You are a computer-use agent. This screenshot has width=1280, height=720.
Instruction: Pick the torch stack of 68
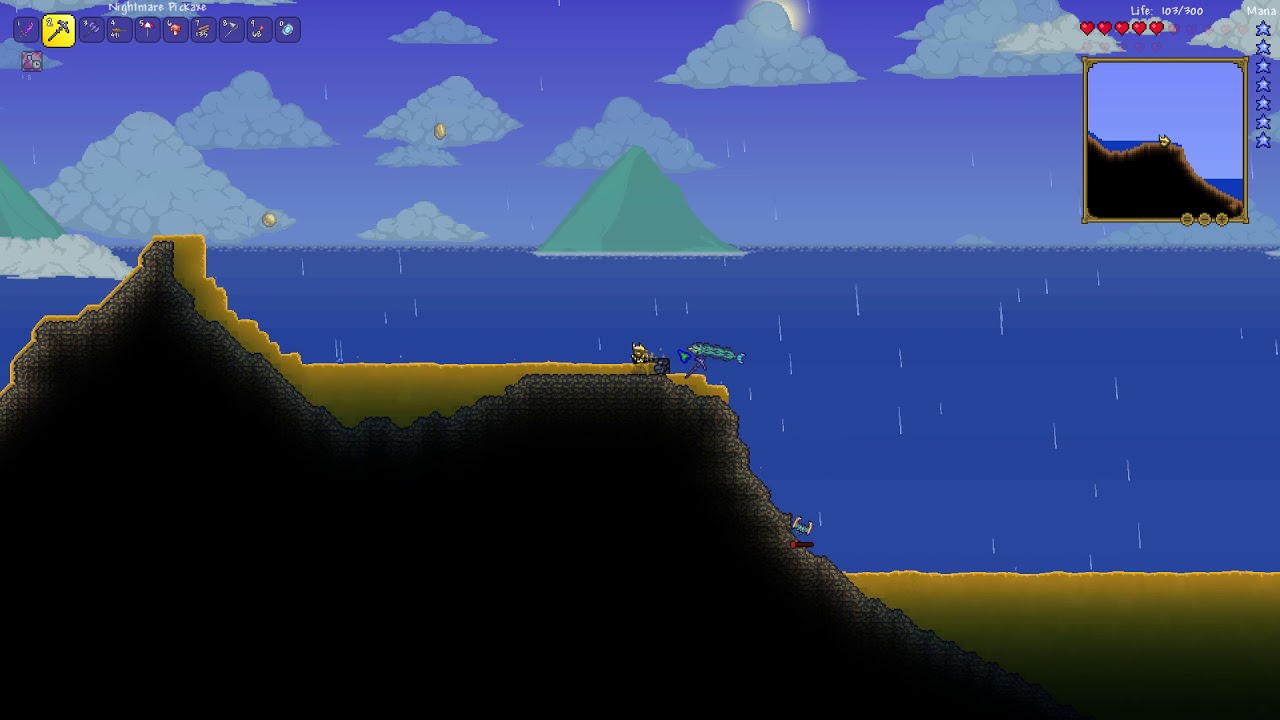coord(259,30)
